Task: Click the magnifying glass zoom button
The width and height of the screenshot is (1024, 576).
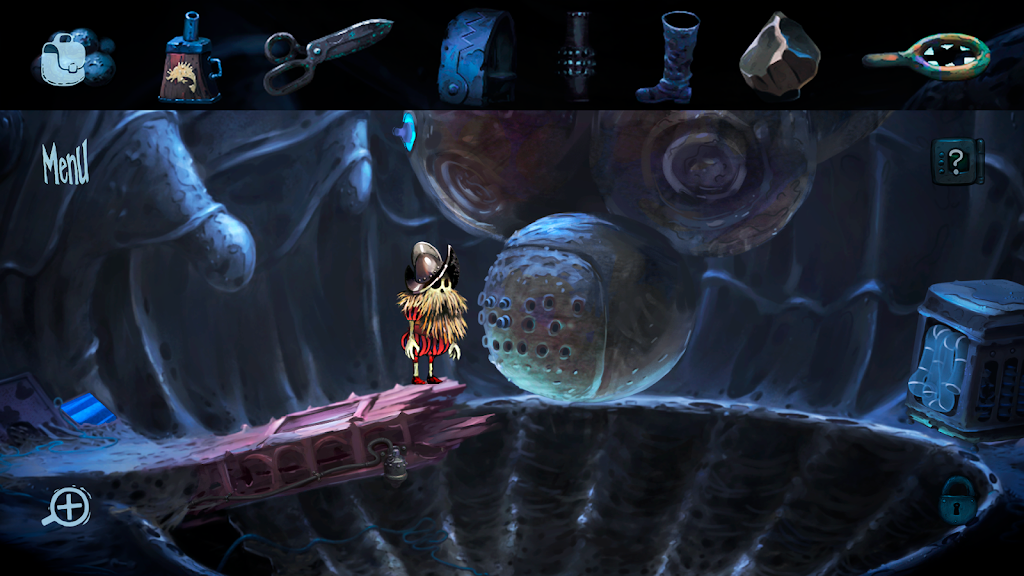Action: click(x=67, y=508)
